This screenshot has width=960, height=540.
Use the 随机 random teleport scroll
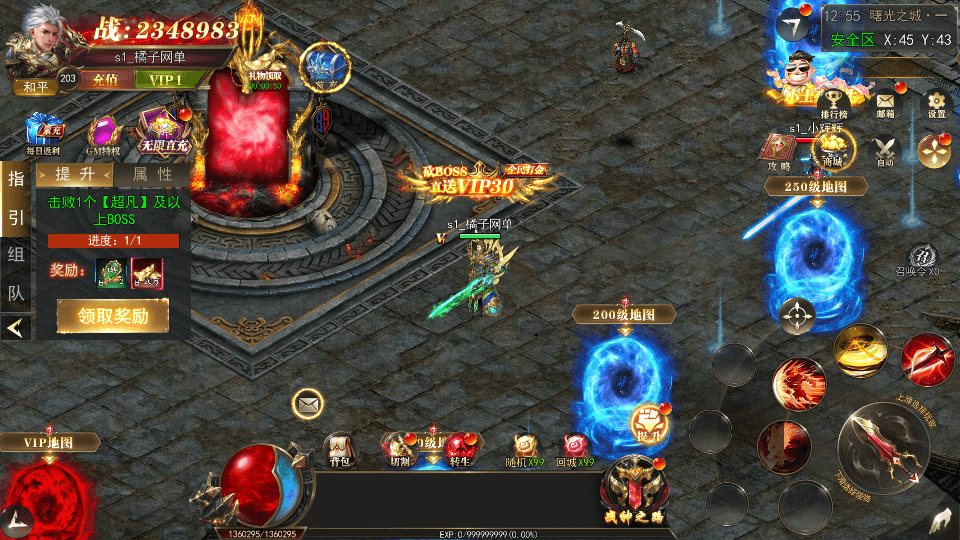525,449
